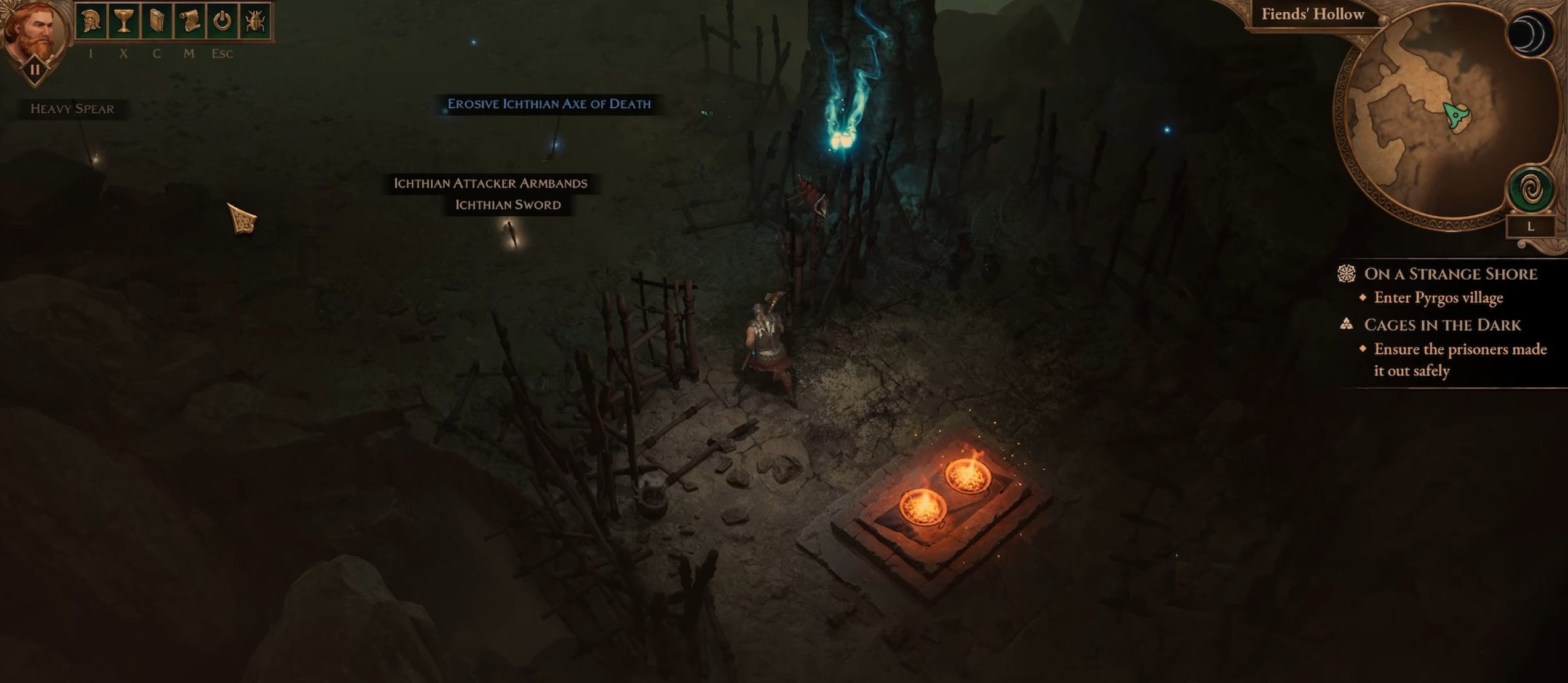Click the Heavy Spear item label
Screen dimensions: 1568x683
73,109
